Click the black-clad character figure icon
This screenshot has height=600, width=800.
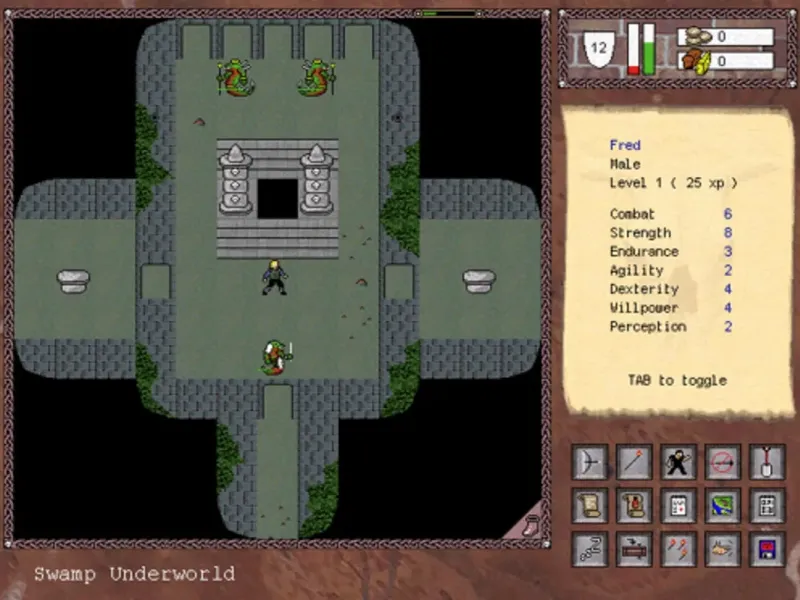click(x=679, y=462)
